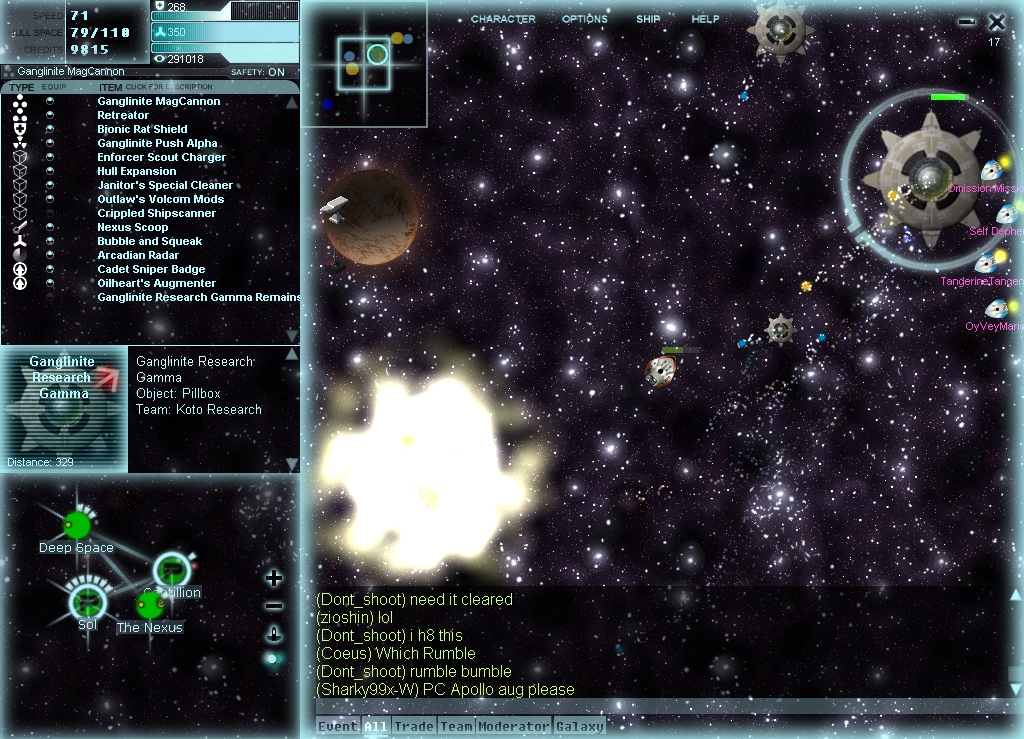Show the Event chat tab
The image size is (1024, 739).
(338, 727)
